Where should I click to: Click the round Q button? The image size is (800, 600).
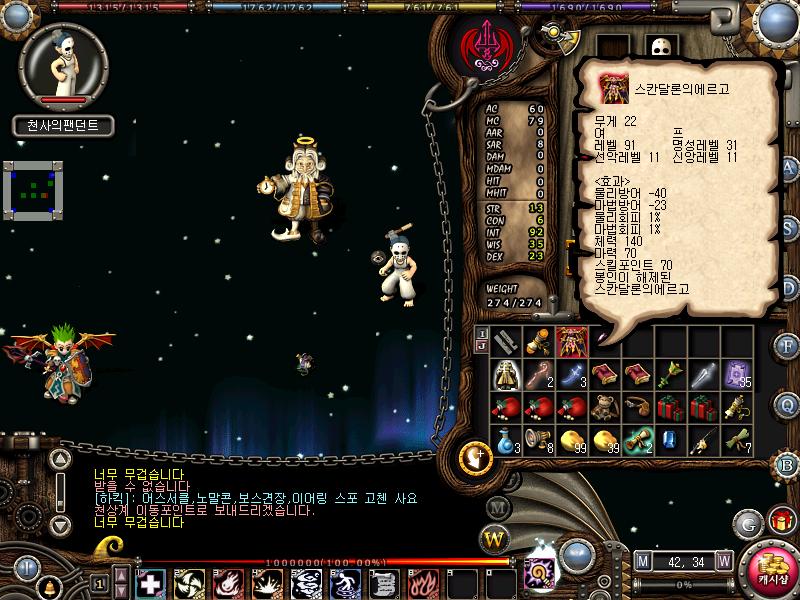point(786,405)
